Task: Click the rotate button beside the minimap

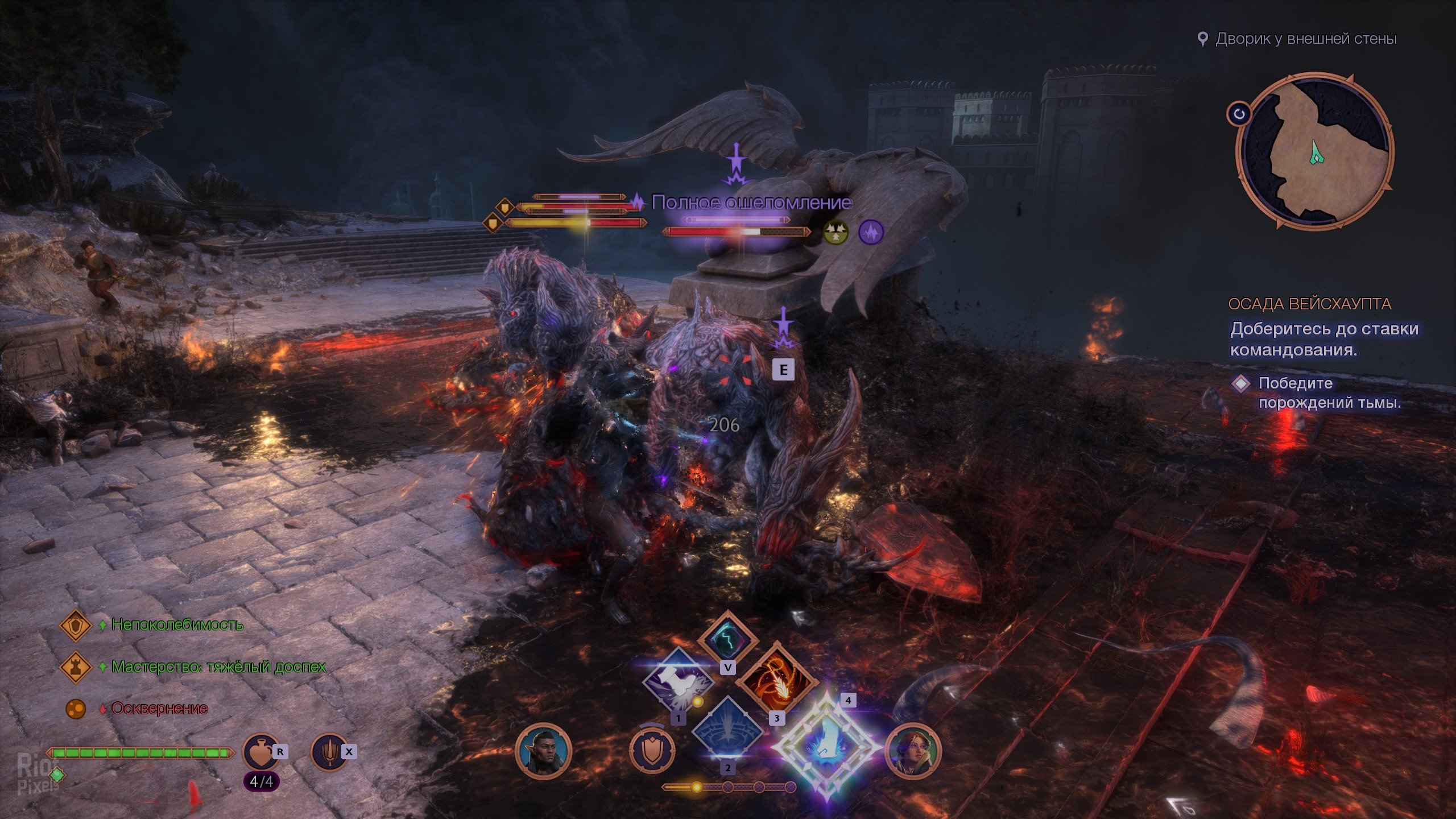Action: (x=1239, y=114)
